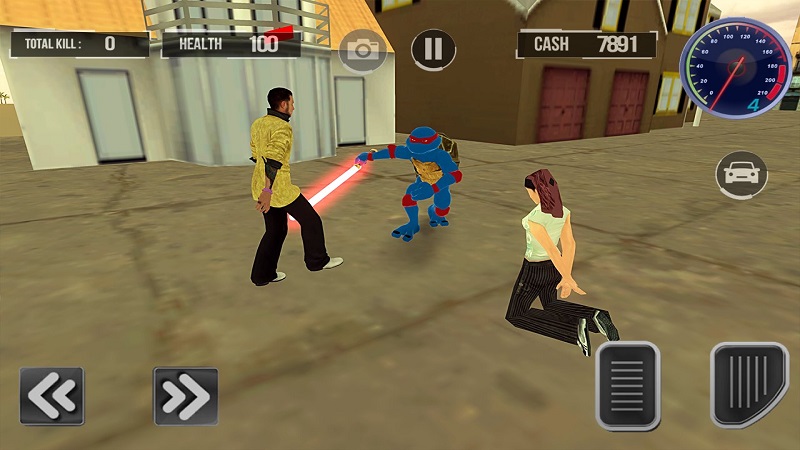Tap the camera view icon
Viewport: 800px width, 450px height.
pyautogui.click(x=362, y=49)
